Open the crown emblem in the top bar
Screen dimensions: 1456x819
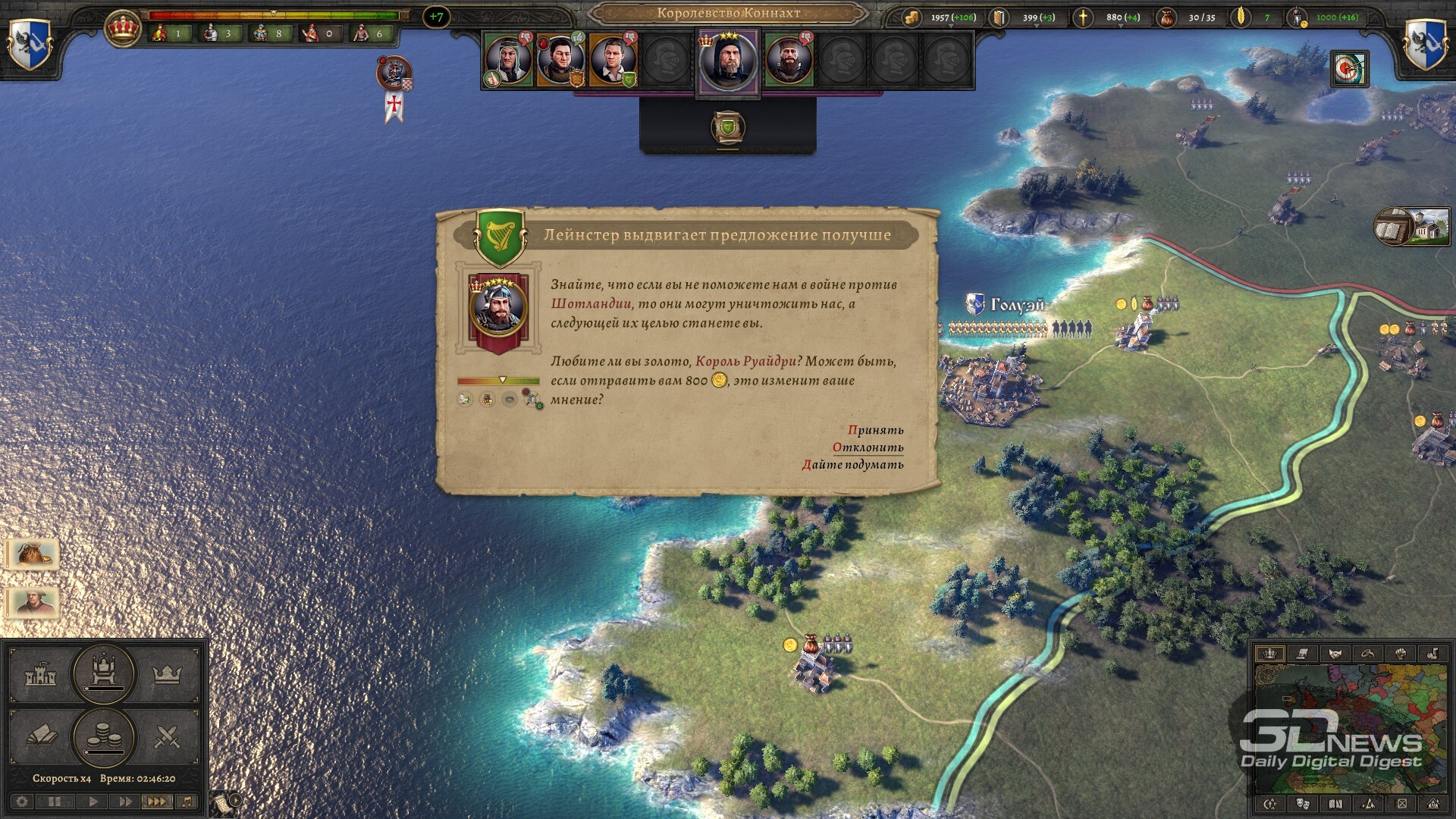122,29
